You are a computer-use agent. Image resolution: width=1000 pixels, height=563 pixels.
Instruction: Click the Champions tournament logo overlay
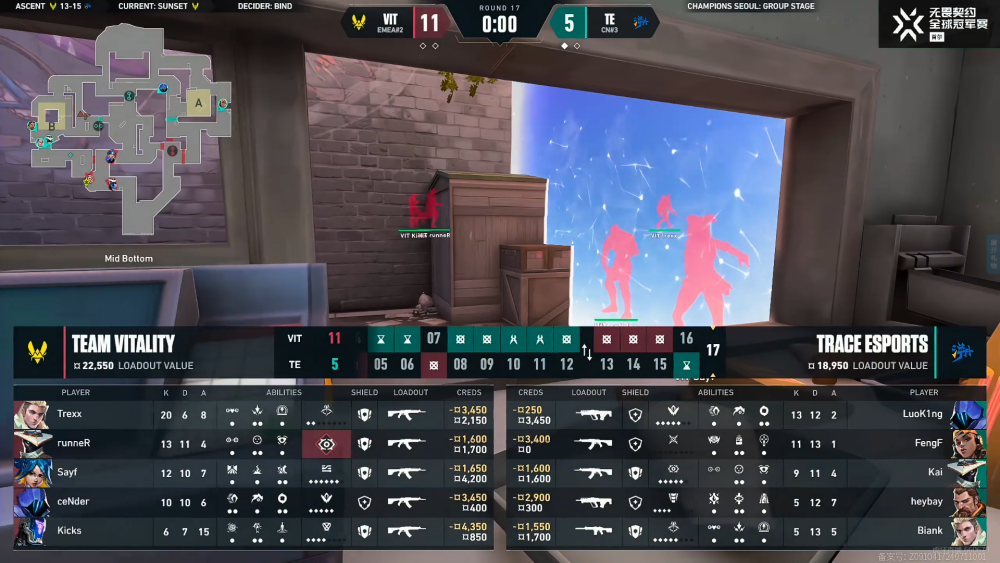click(938, 23)
